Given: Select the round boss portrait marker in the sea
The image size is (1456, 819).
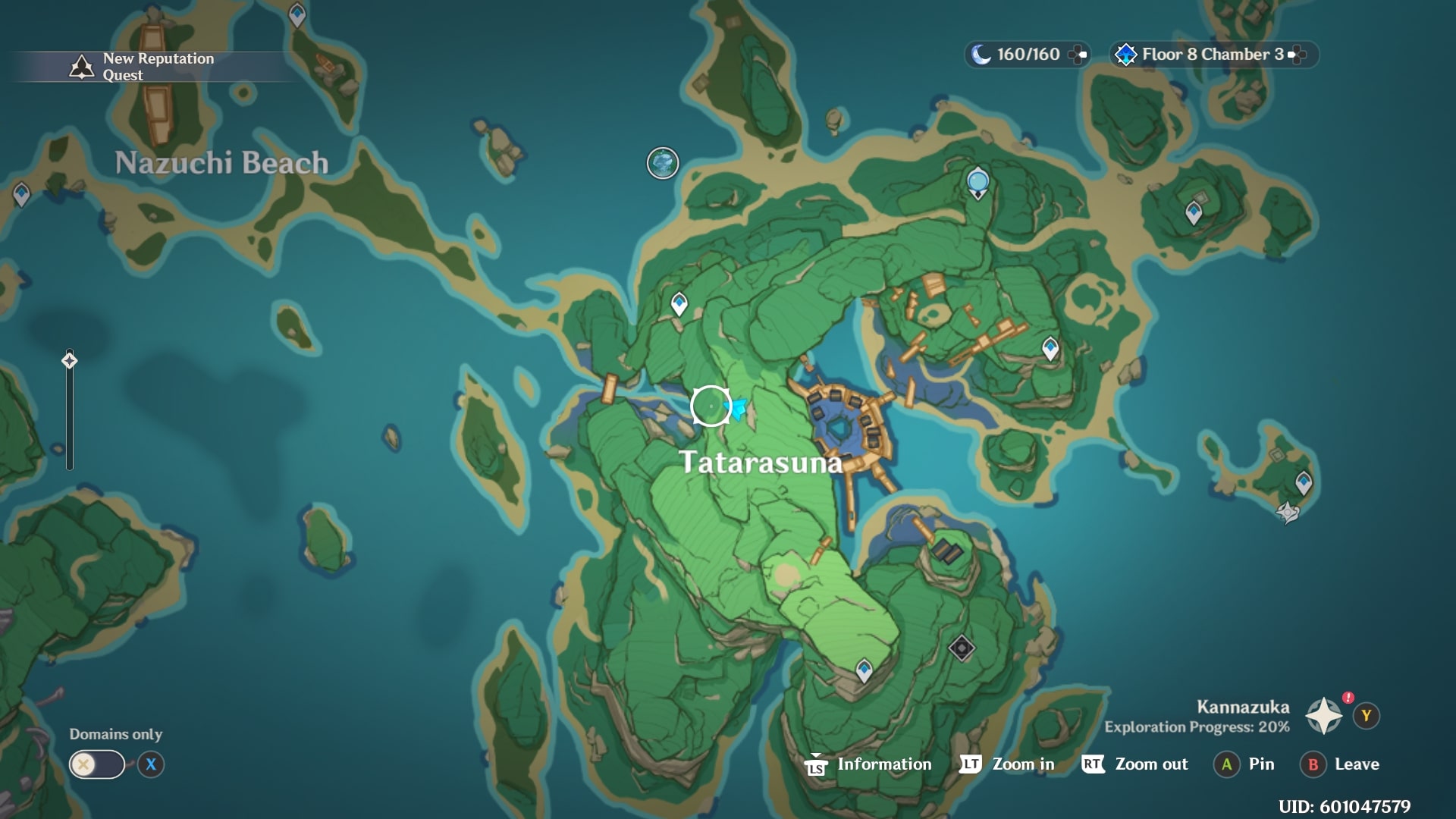Looking at the screenshot, I should (x=663, y=163).
